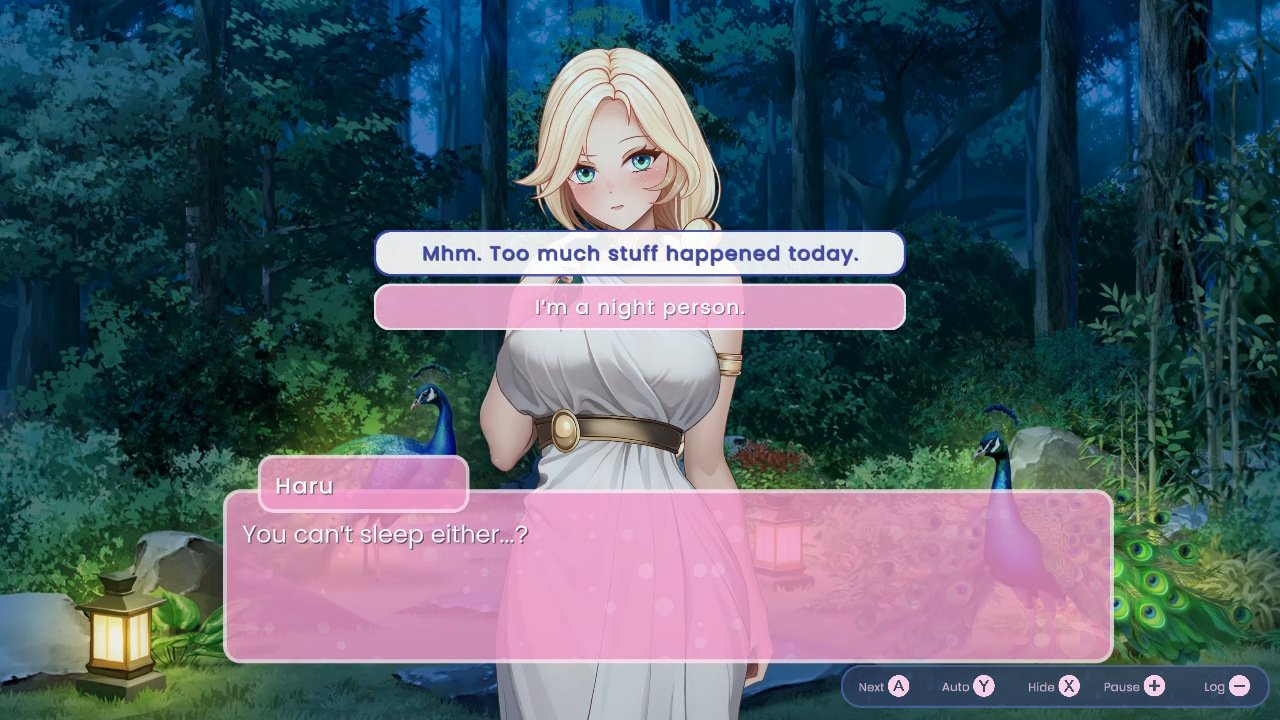Click the A icon to advance to the next line
This screenshot has height=720, width=1280.
pos(899,687)
